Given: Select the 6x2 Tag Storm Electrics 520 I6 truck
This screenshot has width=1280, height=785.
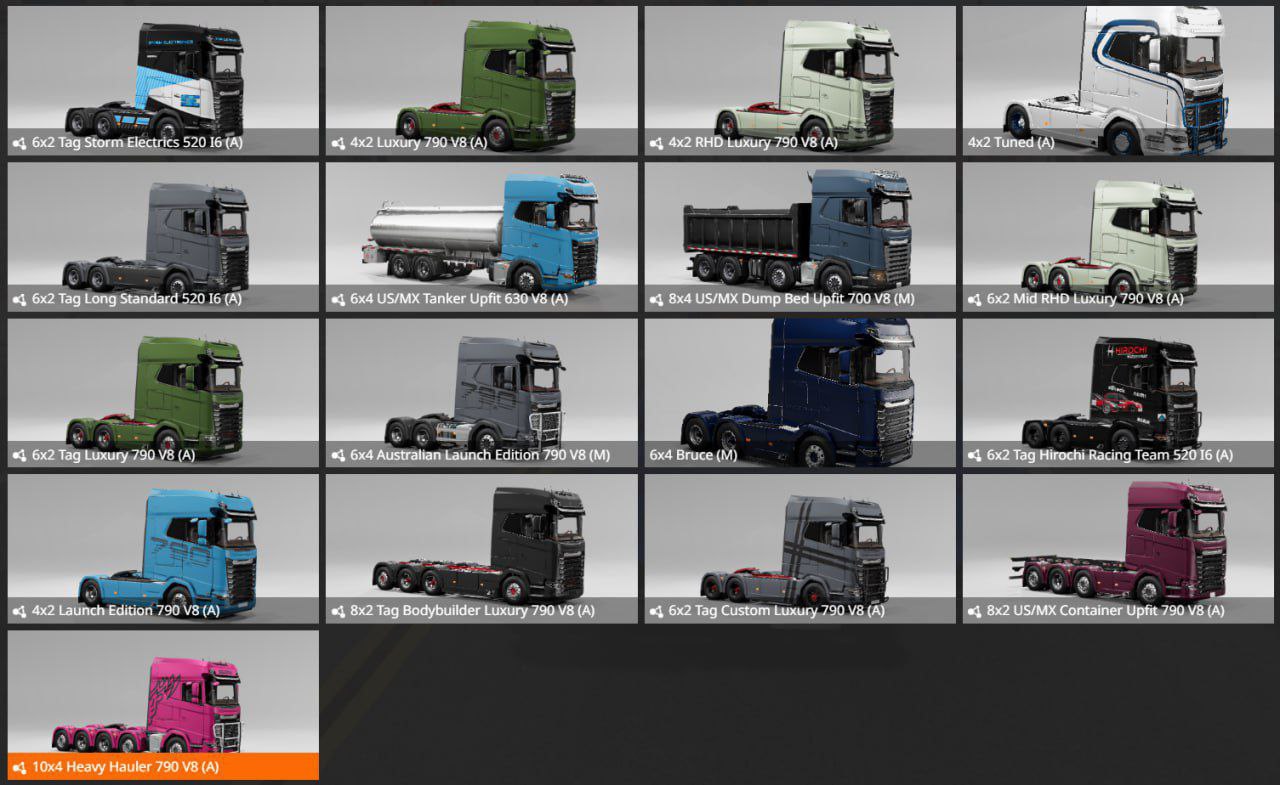Looking at the screenshot, I should coord(163,82).
